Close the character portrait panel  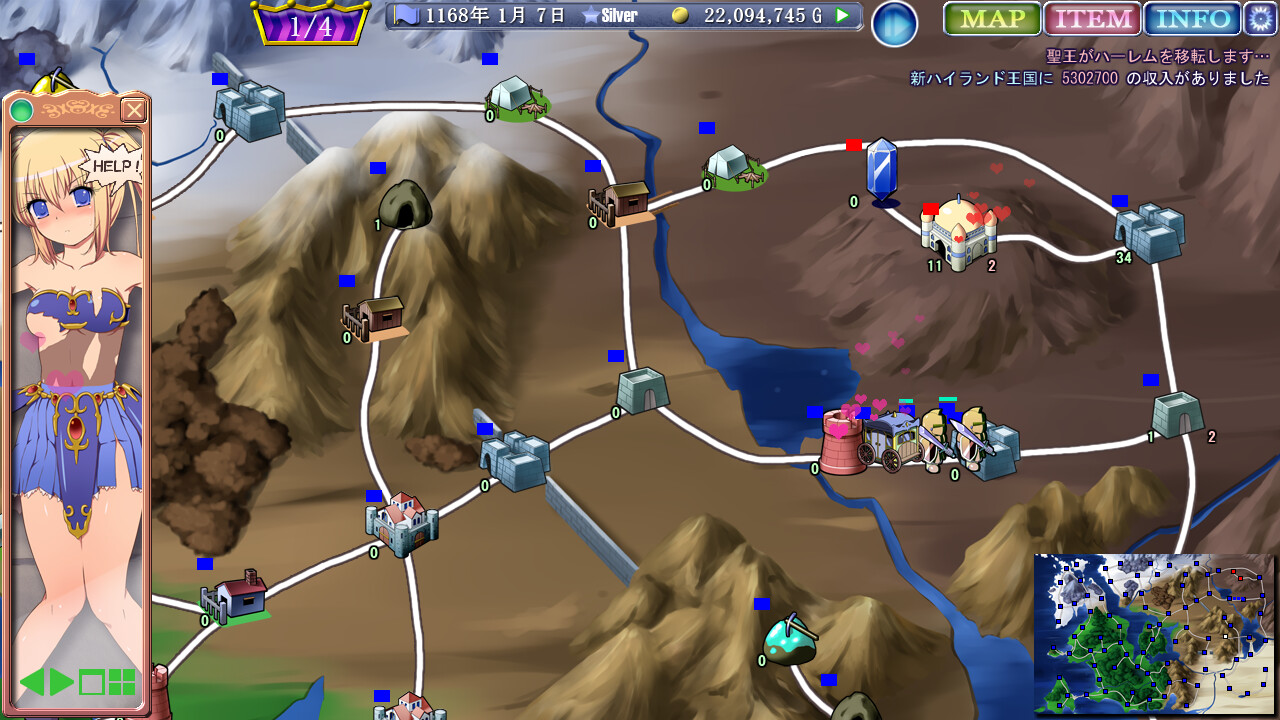[133, 110]
